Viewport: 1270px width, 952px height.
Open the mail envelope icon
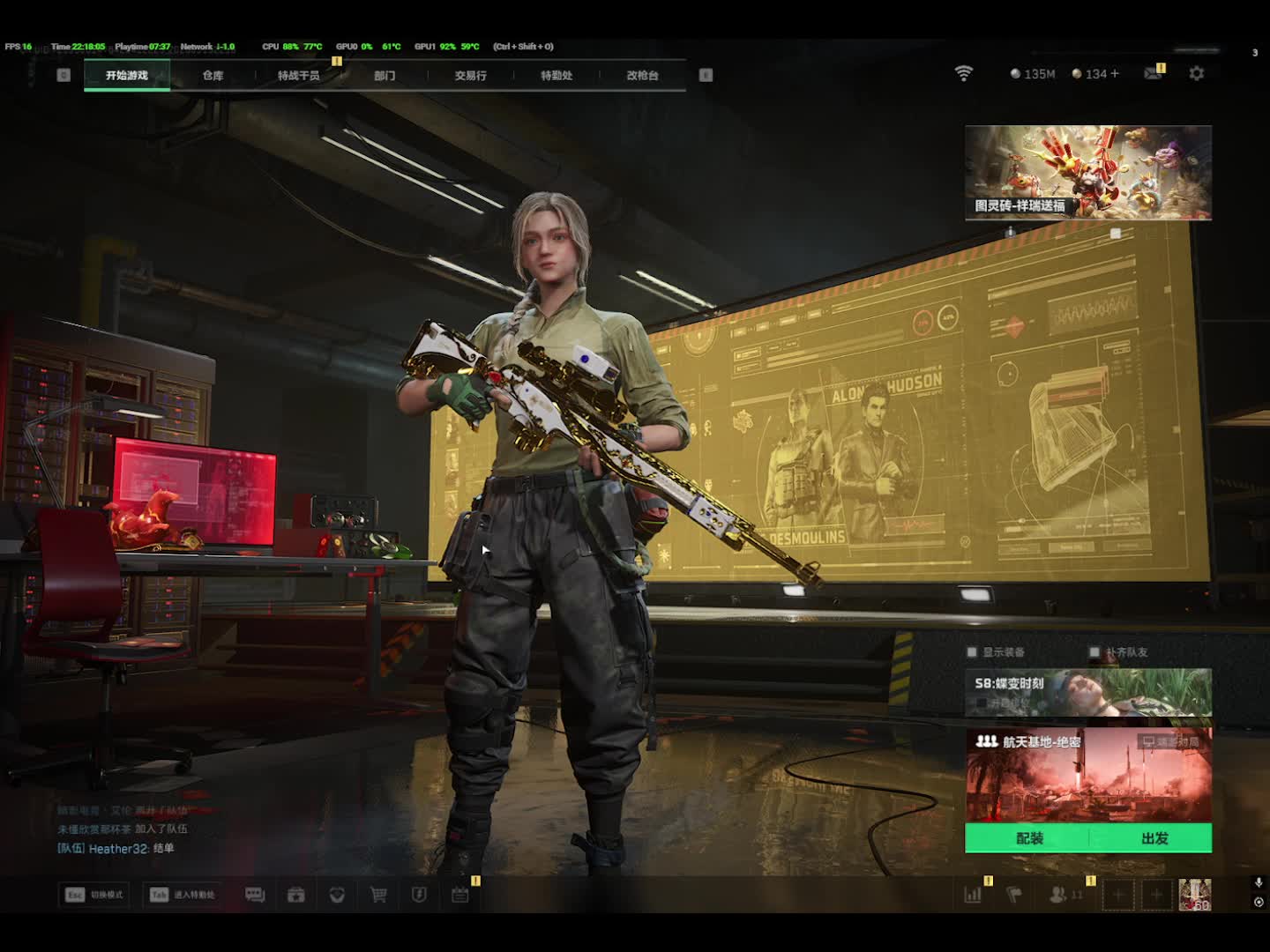click(1152, 74)
